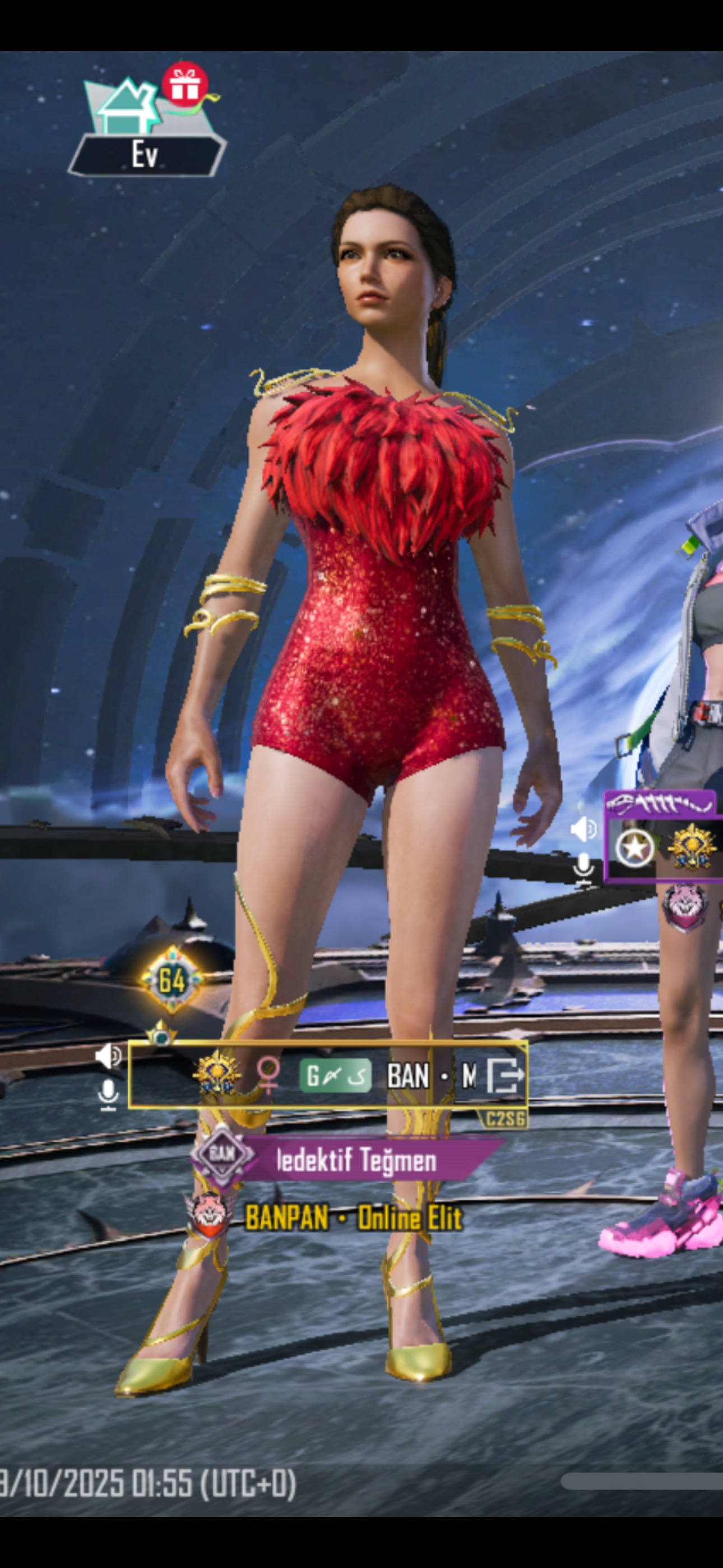Viewport: 723px width, 1568px height.
Task: Open the BANPAN clan tag
Action: point(286,1218)
